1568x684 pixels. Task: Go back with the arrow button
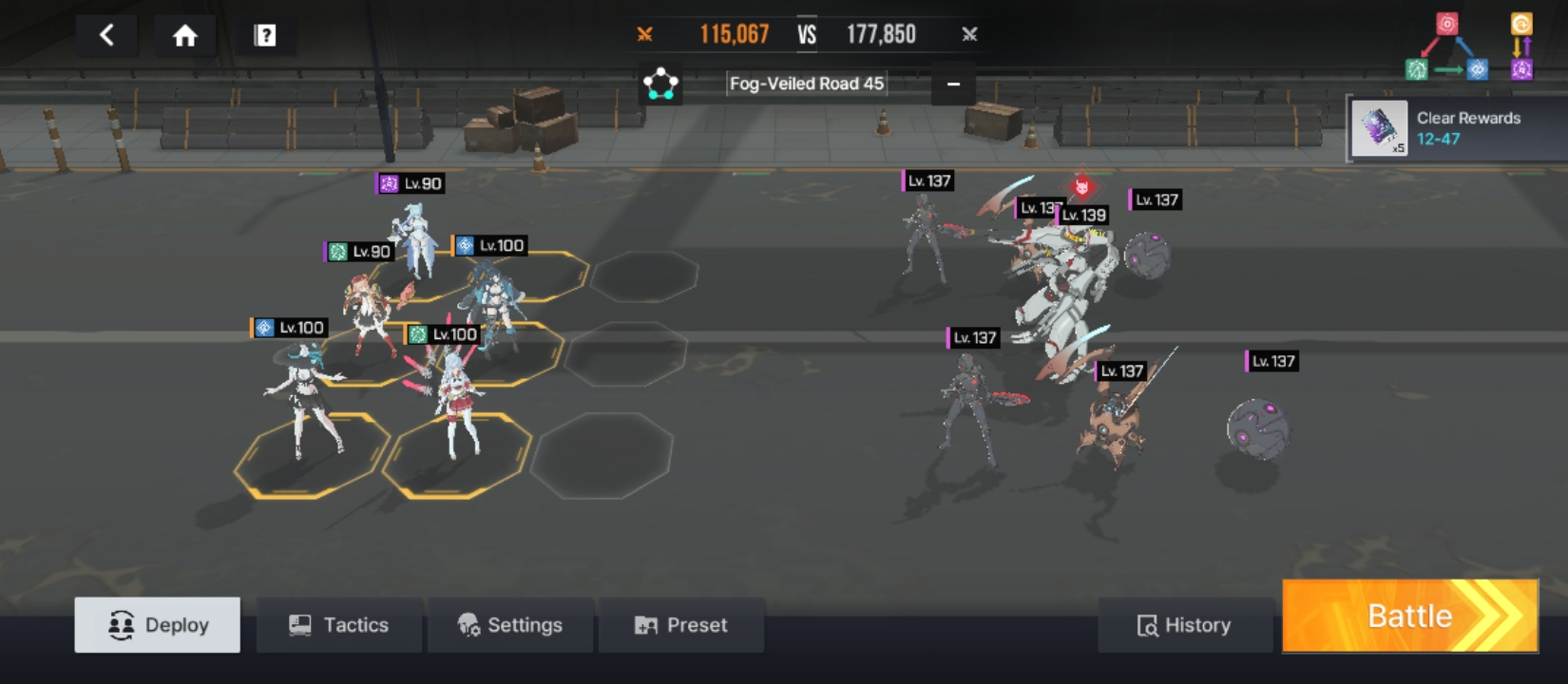point(106,36)
